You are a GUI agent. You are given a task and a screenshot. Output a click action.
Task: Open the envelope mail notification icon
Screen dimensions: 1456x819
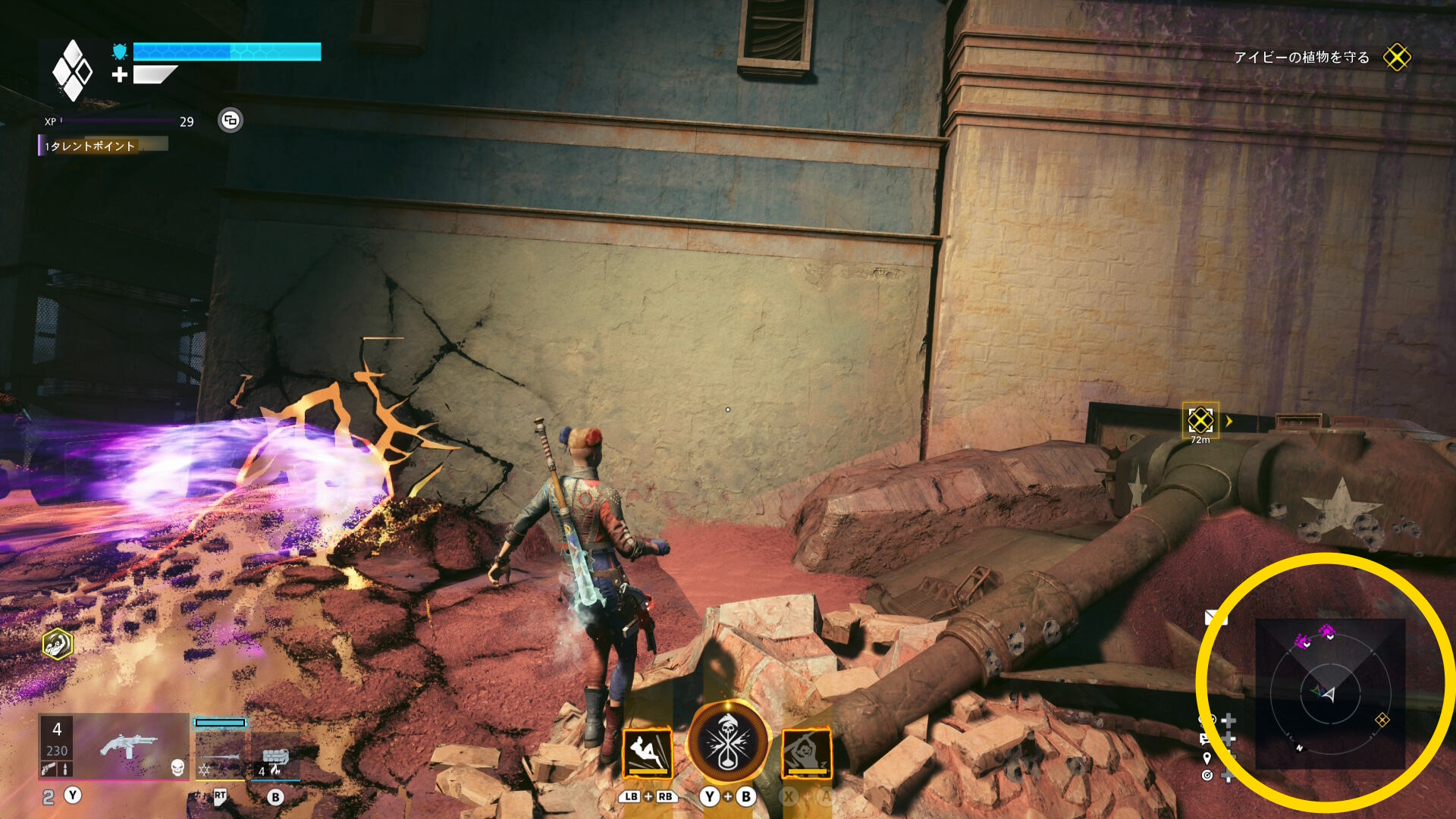pyautogui.click(x=1216, y=618)
